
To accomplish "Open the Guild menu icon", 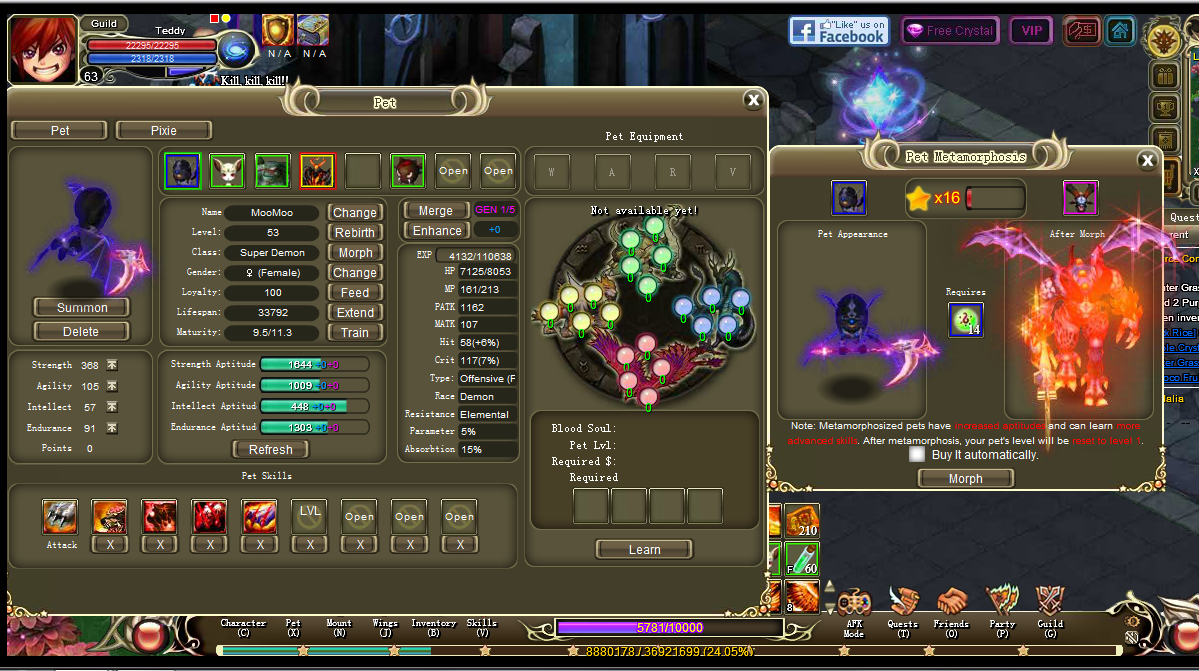I will pos(1050,606).
